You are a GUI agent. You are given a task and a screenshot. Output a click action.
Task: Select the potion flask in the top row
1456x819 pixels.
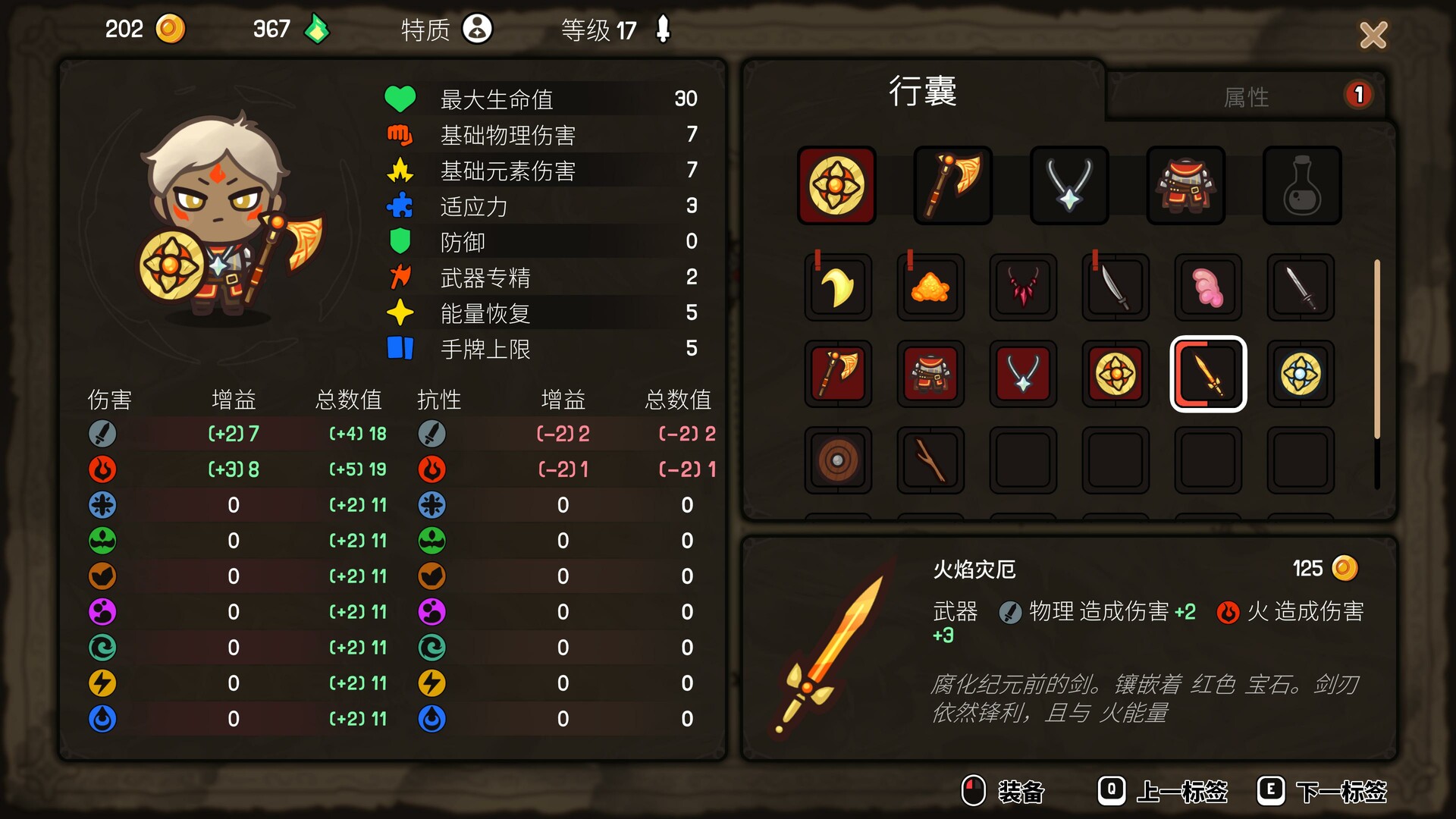[1301, 184]
